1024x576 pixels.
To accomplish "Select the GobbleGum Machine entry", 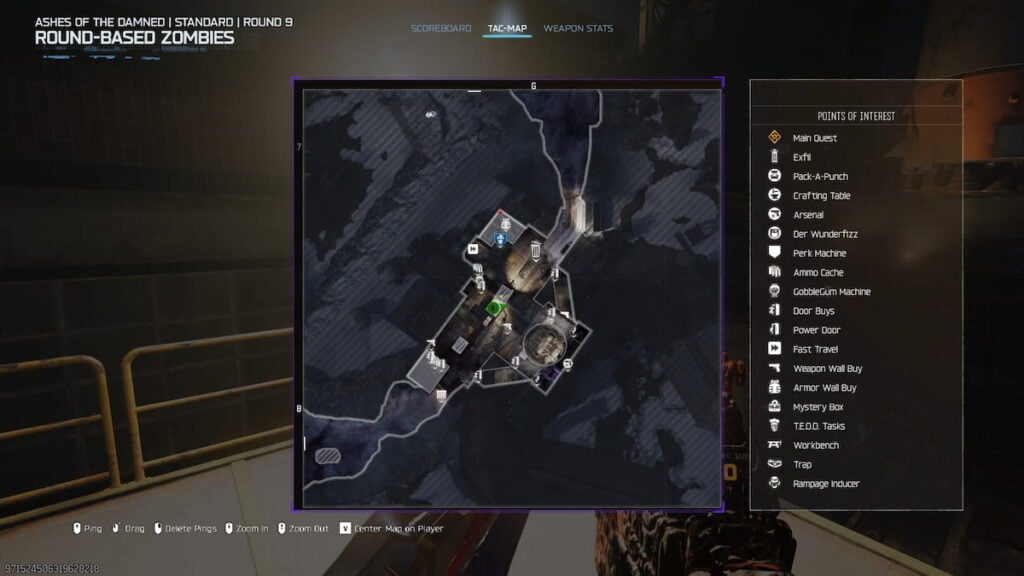I will 831,292.
